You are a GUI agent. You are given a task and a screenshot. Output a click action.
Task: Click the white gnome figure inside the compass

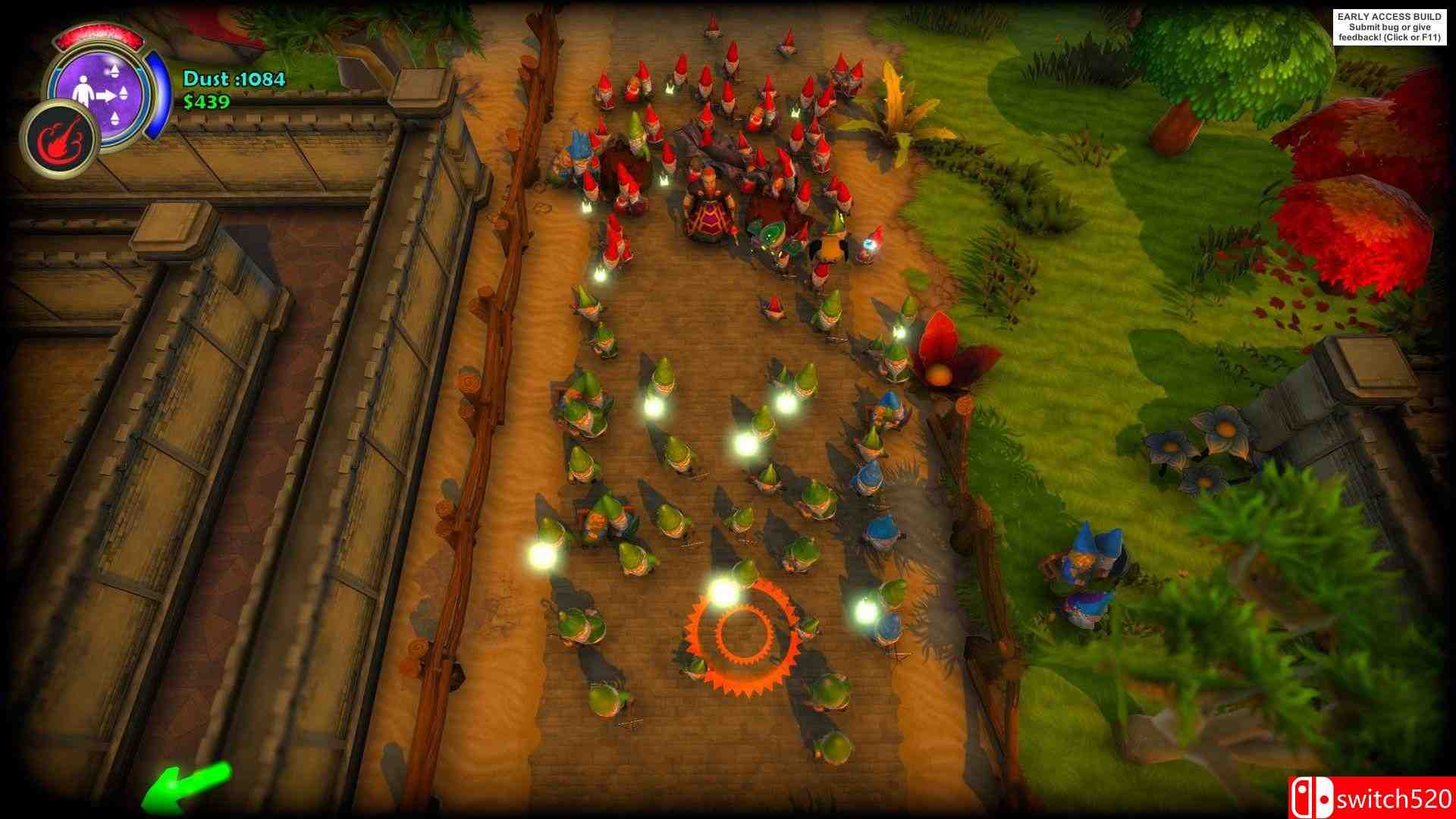point(83,91)
